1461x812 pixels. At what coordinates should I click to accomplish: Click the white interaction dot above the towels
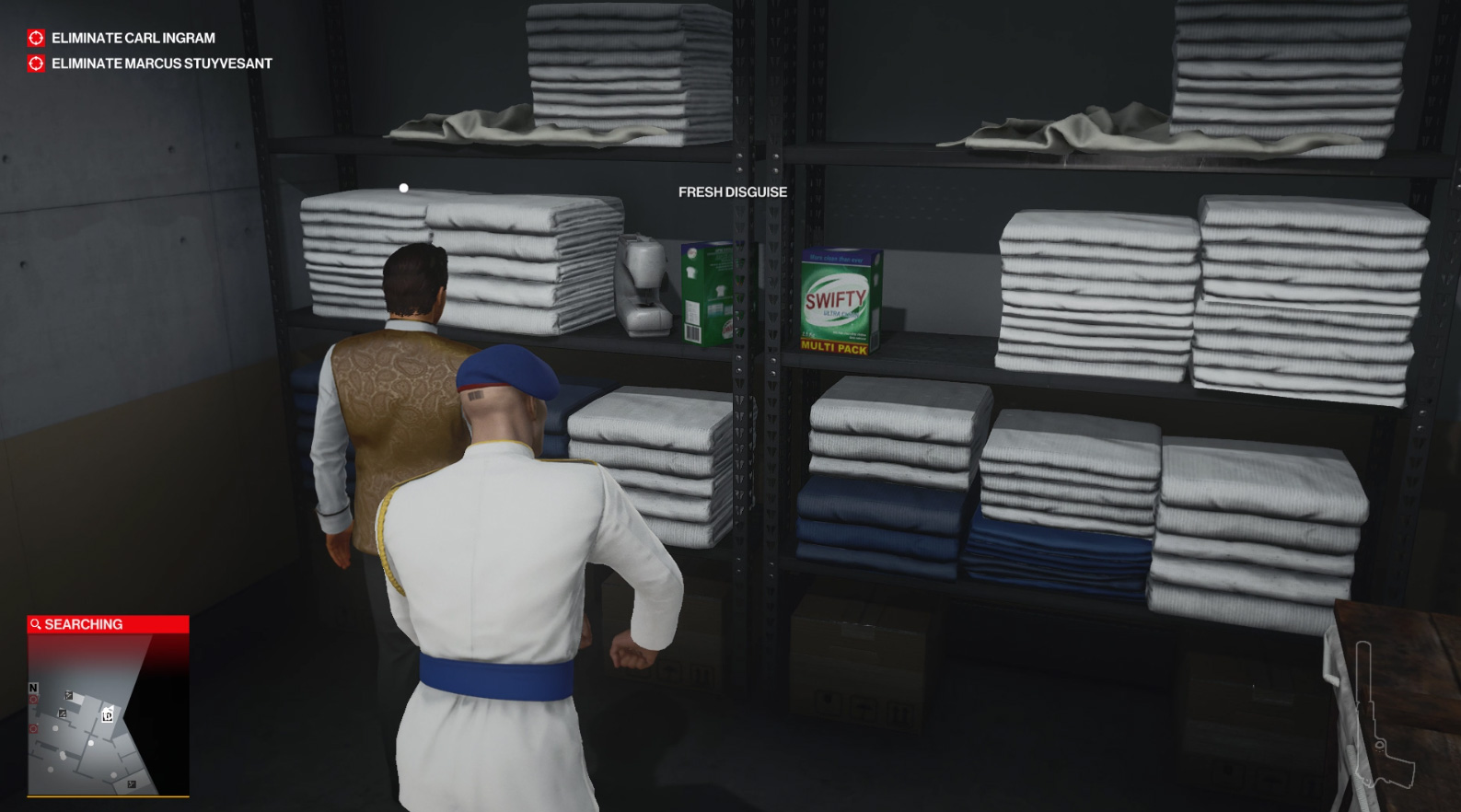tap(402, 186)
